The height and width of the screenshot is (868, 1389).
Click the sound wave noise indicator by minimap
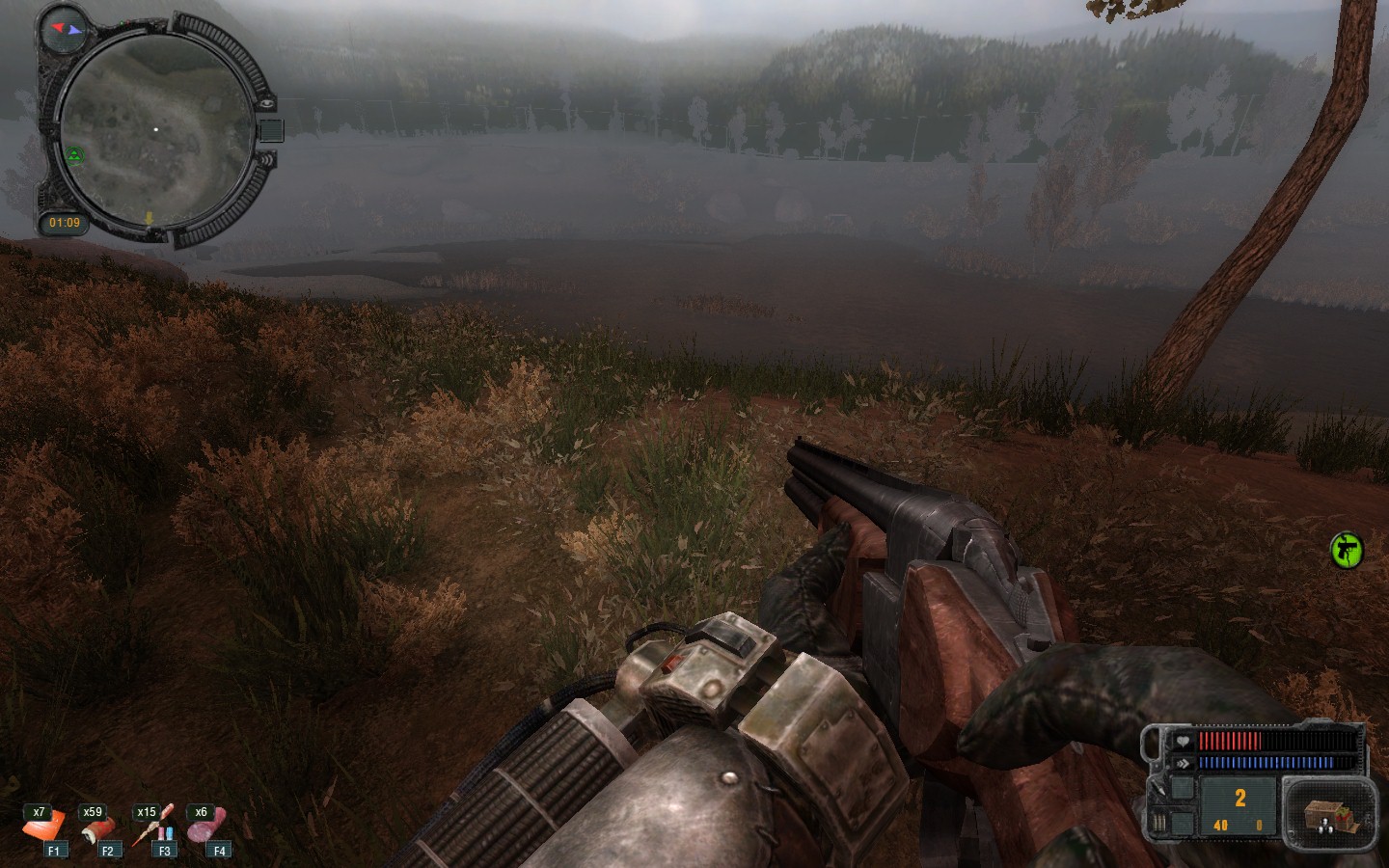pos(267,158)
